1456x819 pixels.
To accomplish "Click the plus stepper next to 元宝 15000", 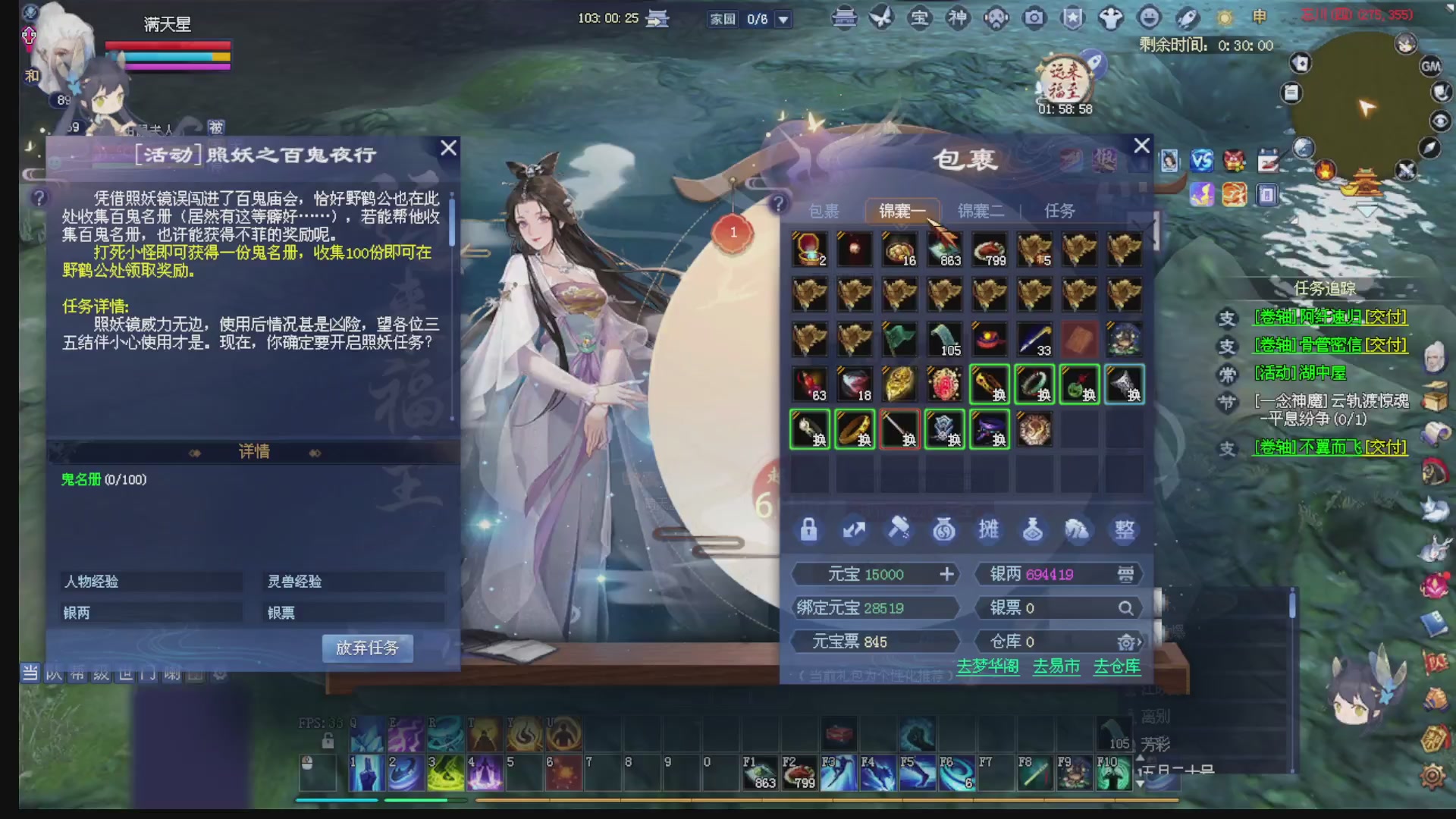I will (946, 574).
